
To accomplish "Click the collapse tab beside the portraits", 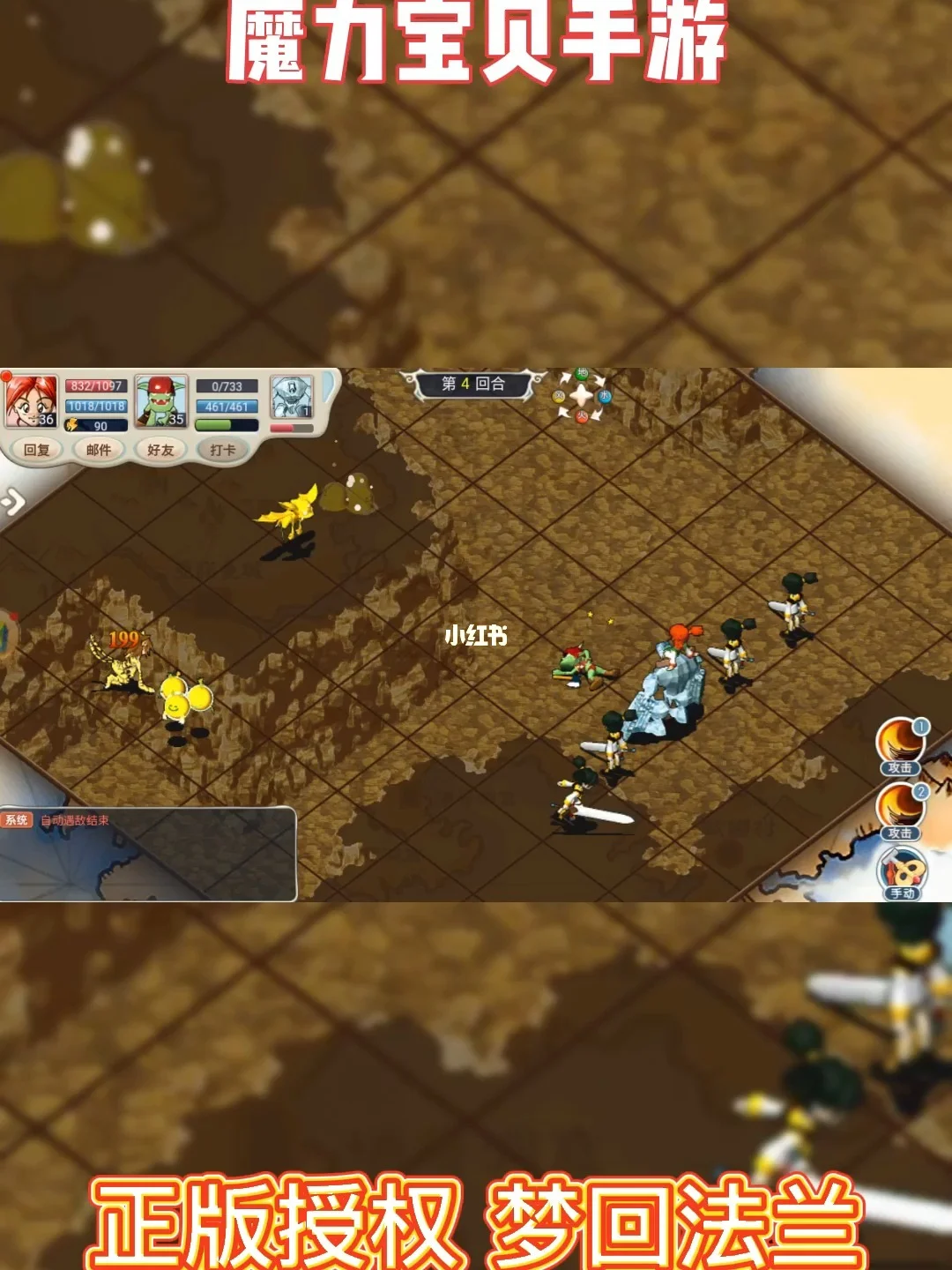I will [x=331, y=388].
